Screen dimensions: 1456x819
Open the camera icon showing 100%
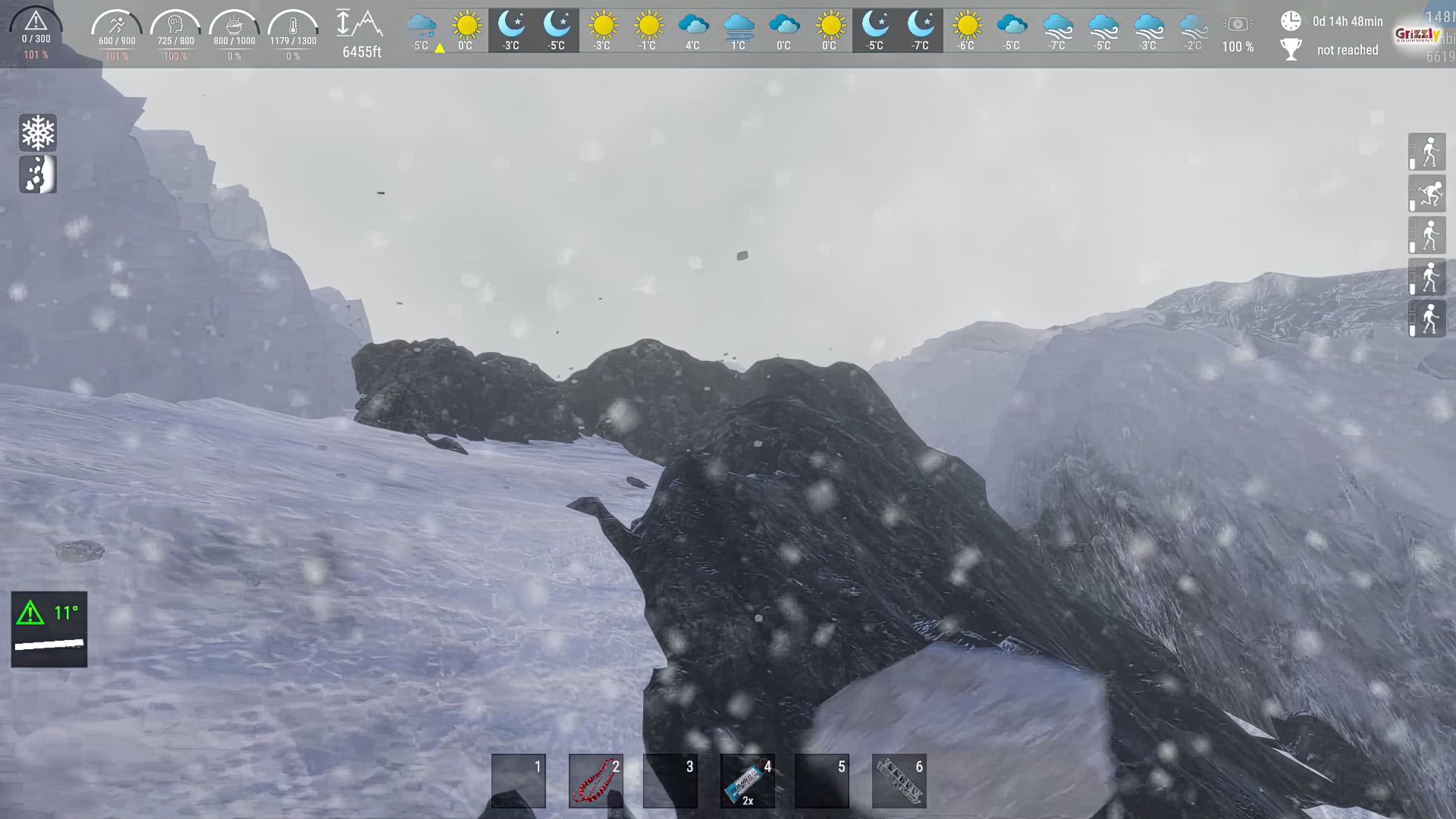[1238, 23]
